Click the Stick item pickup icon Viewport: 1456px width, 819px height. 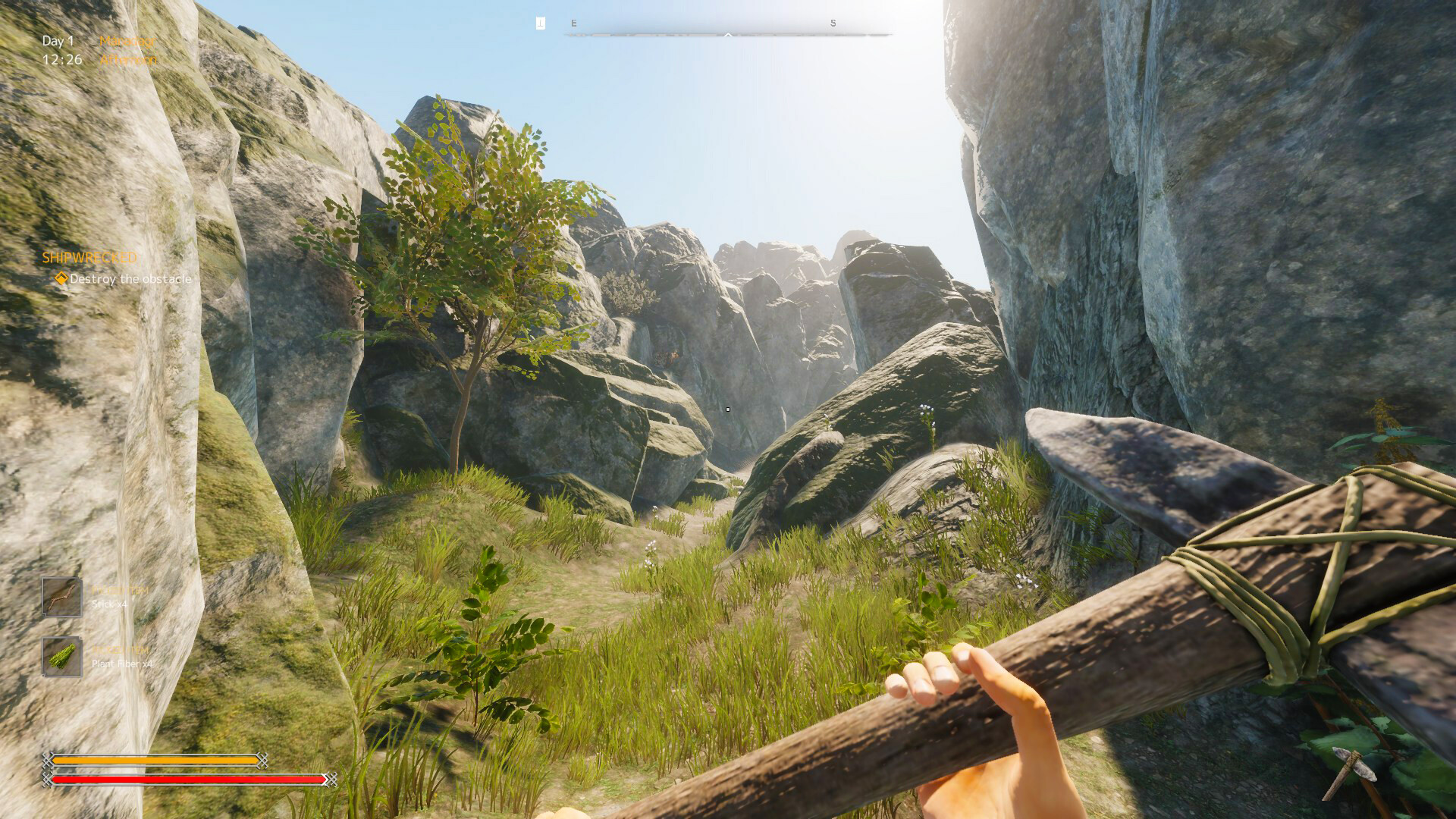(61, 597)
